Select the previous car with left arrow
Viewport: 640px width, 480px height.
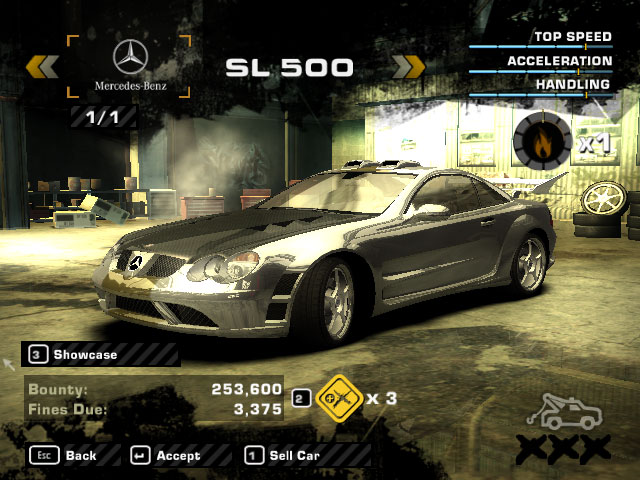(x=42, y=67)
